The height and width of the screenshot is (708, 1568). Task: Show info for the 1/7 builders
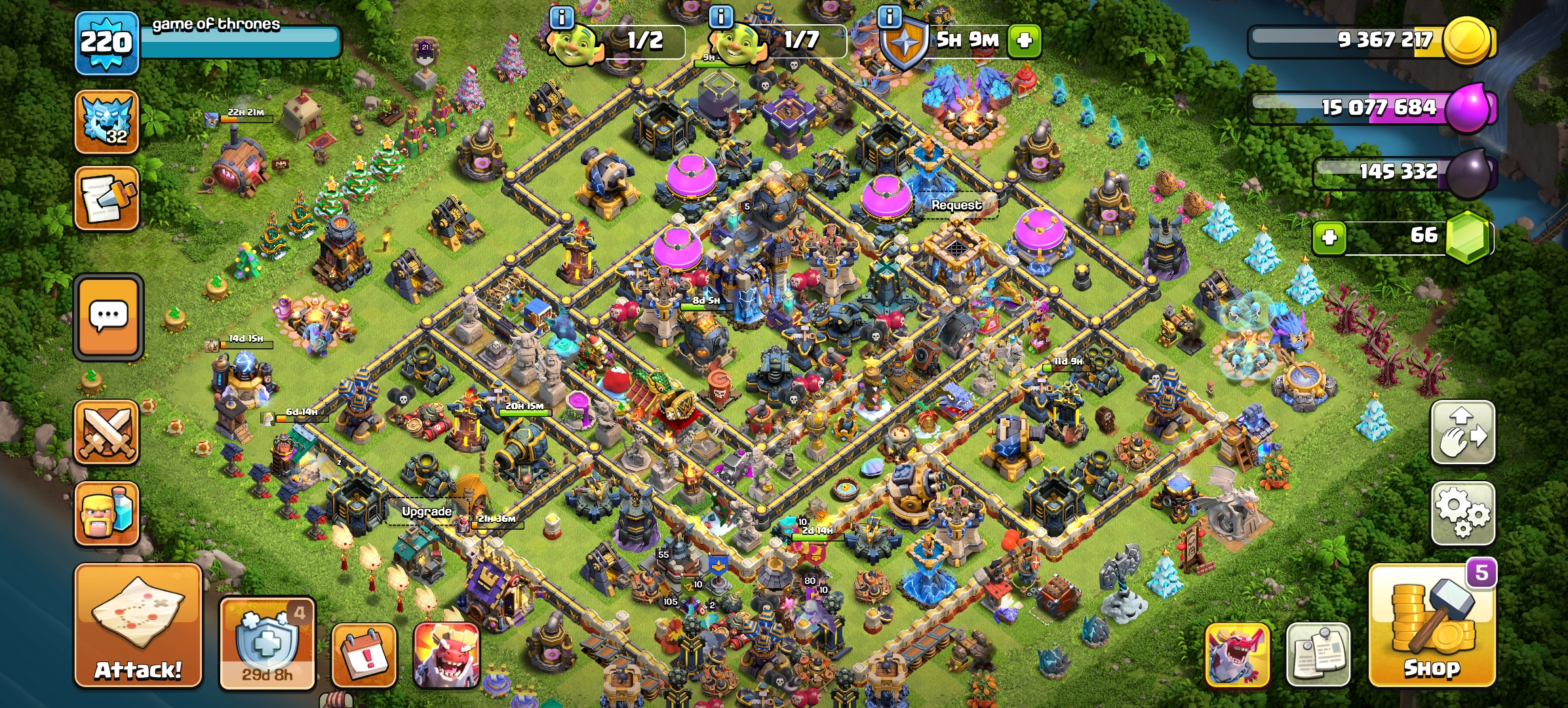coord(721,18)
